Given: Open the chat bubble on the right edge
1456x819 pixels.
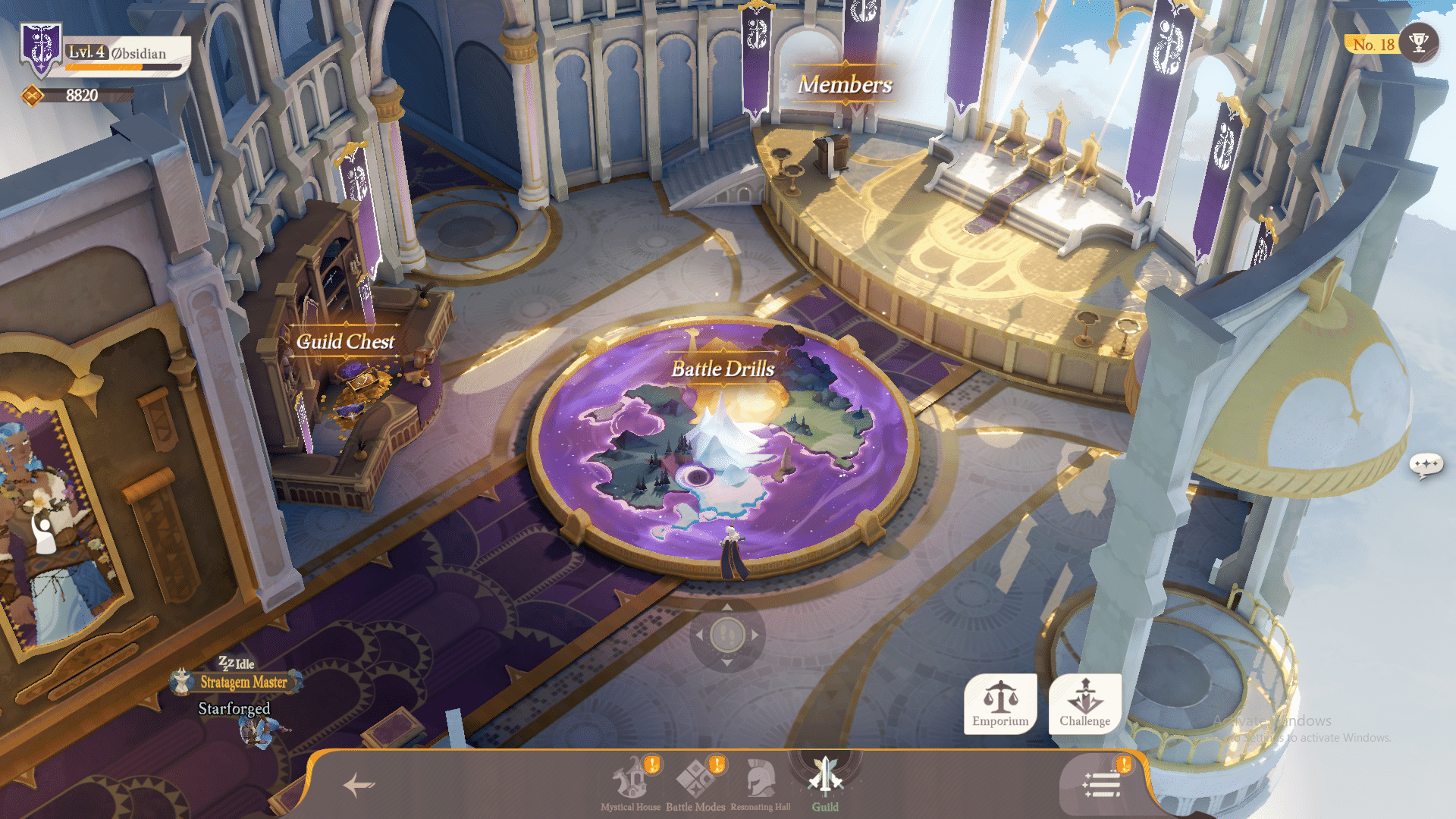Looking at the screenshot, I should (x=1426, y=461).
